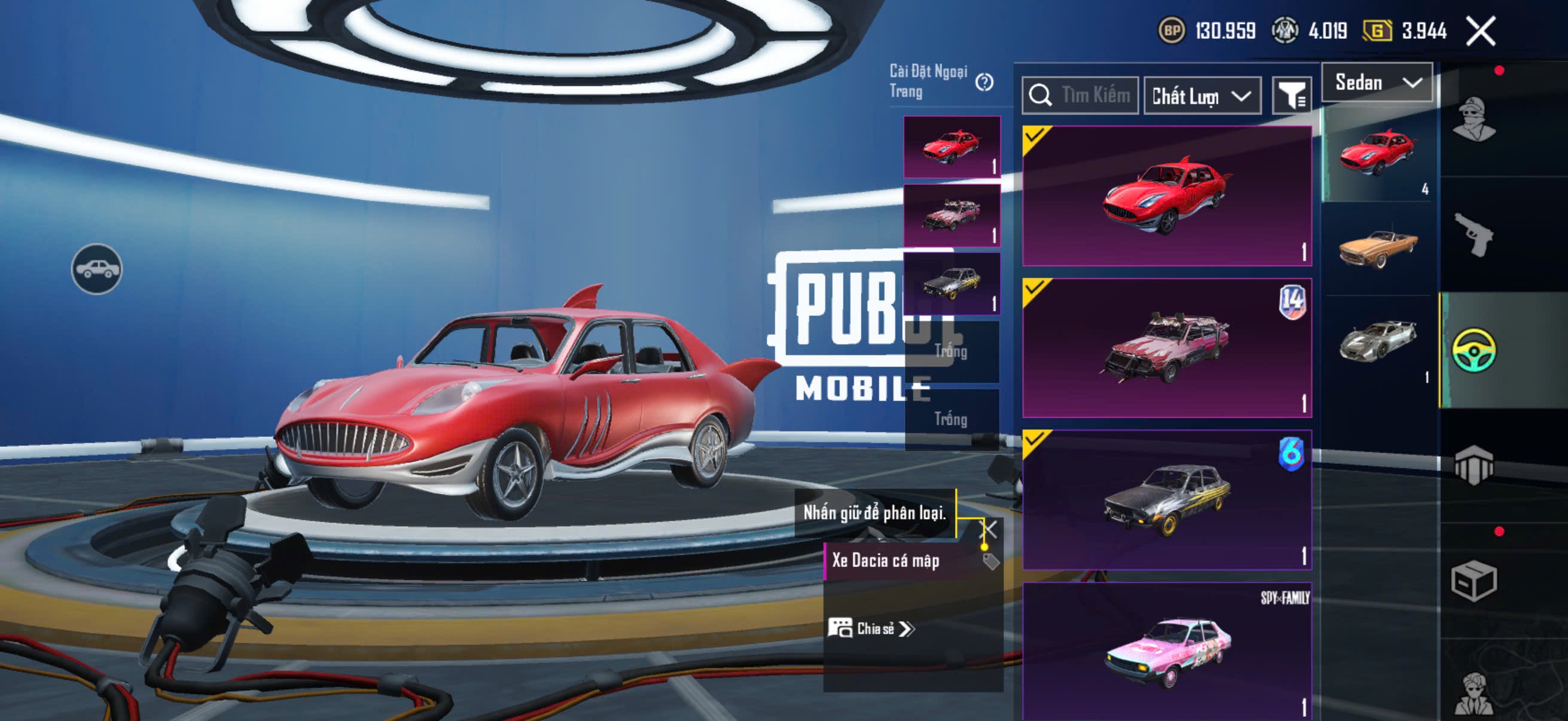
Task: Open the steering wheel vehicle category tab
Action: click(x=1474, y=350)
